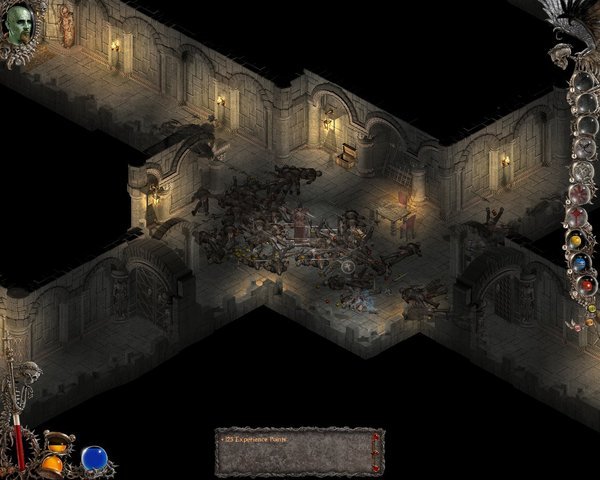Click the experience points message panel
600x480 pixels.
click(299, 451)
